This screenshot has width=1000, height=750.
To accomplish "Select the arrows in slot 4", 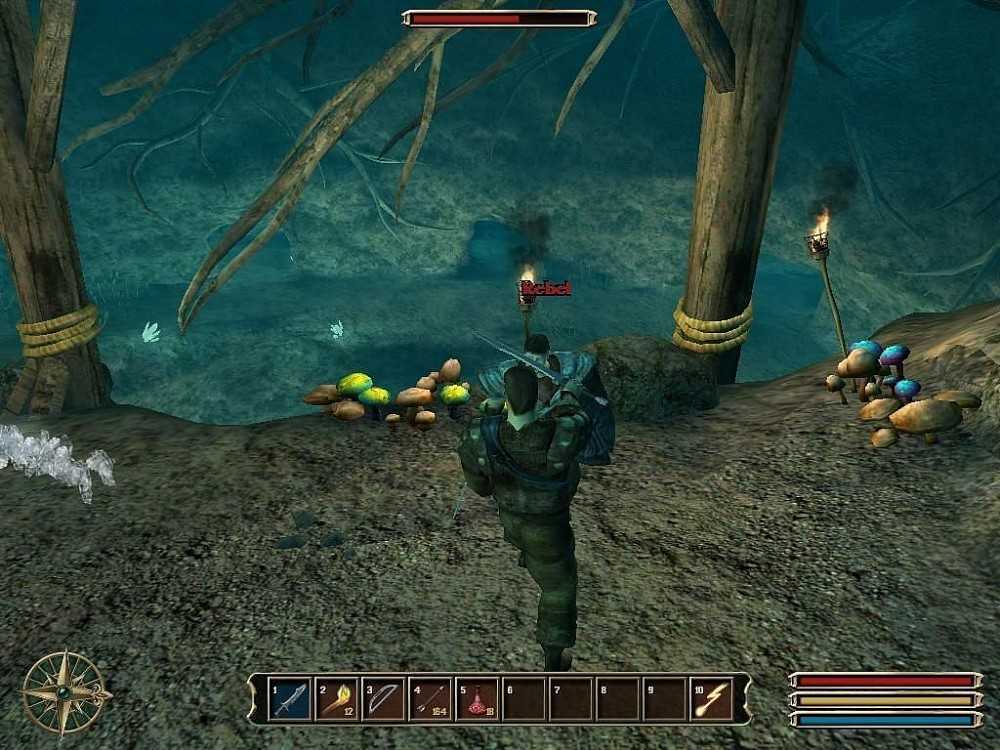I will click(x=431, y=698).
